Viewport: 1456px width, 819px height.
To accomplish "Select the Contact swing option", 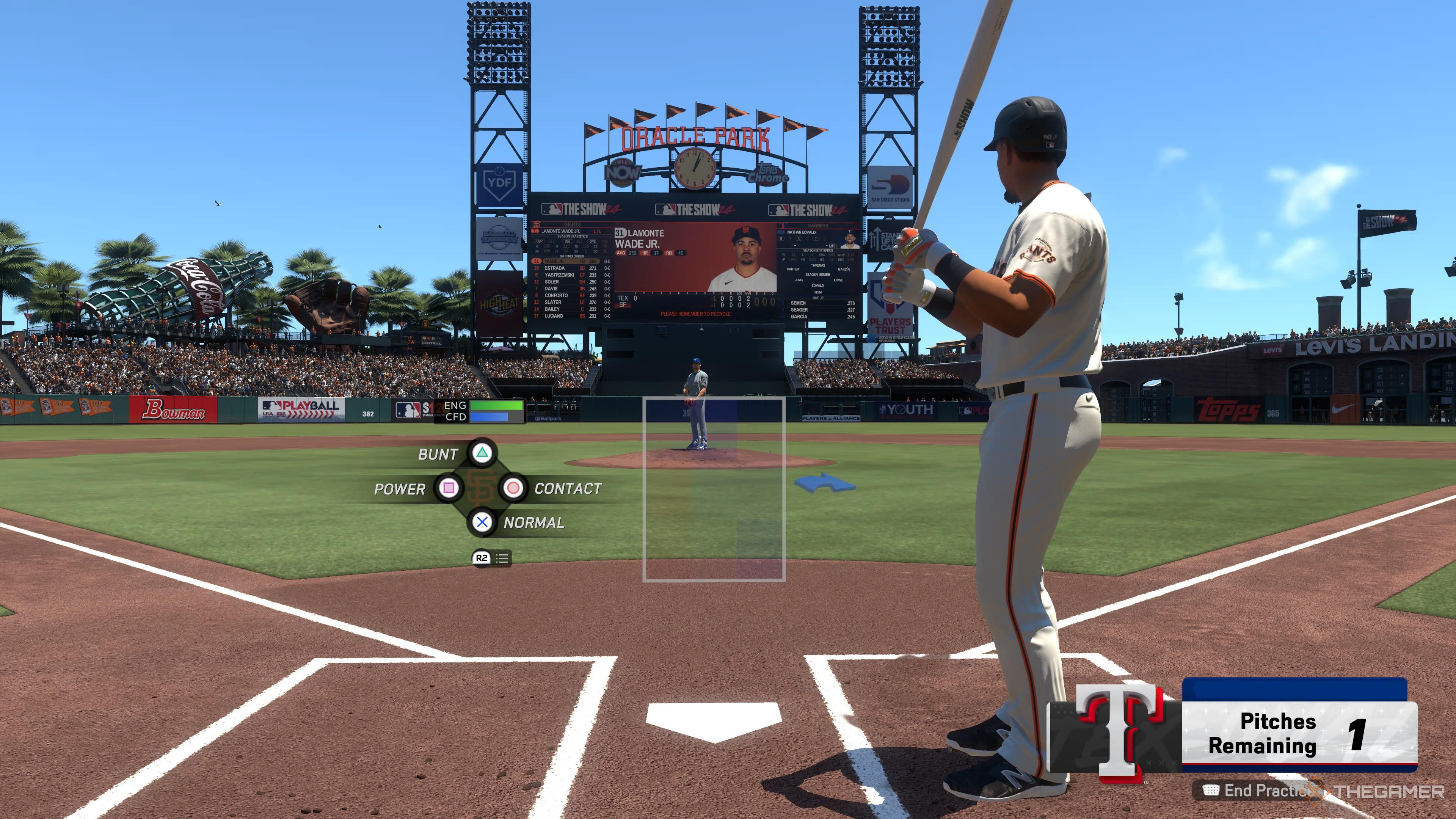I will [513, 488].
